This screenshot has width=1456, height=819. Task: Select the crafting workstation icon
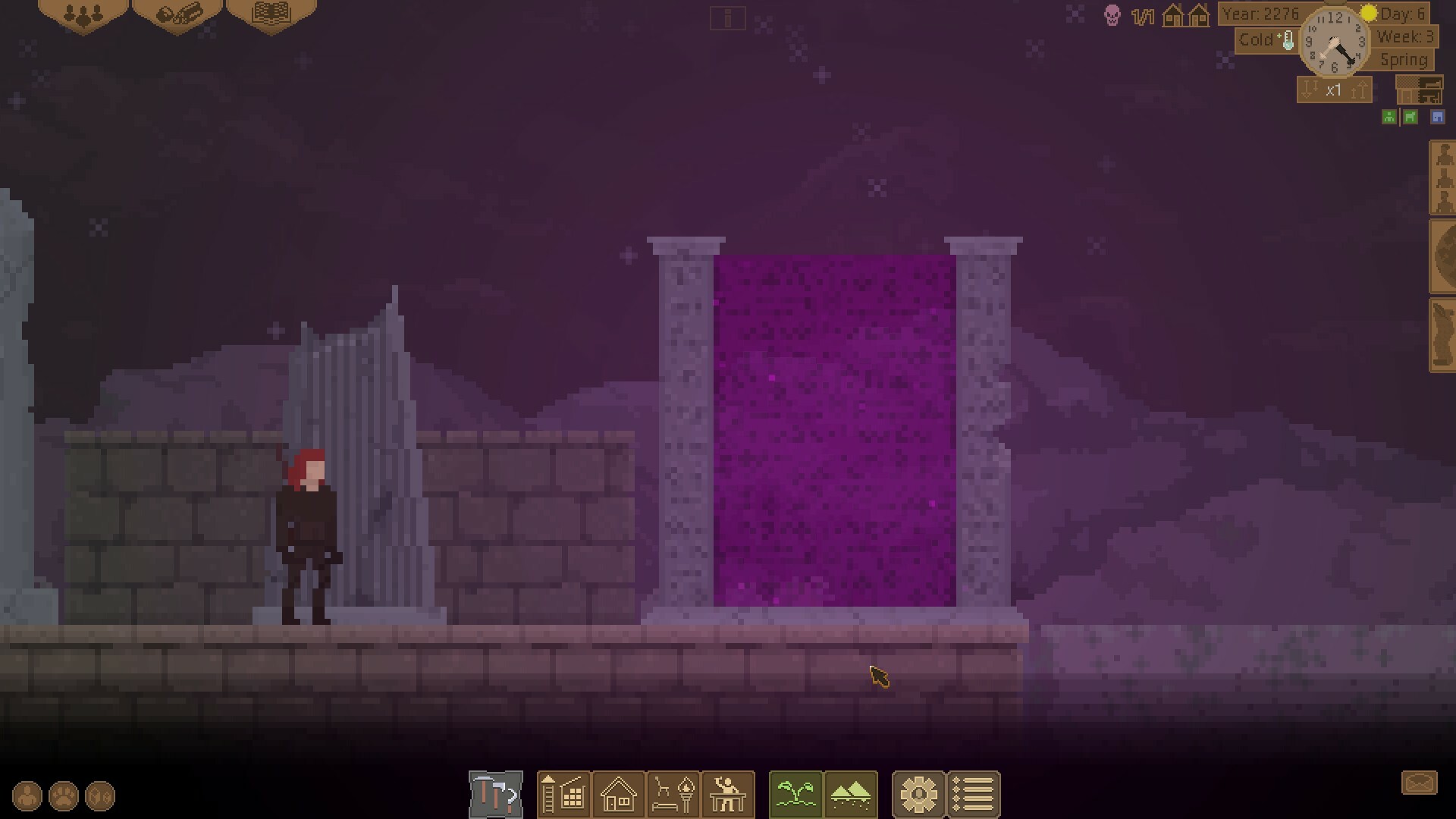click(x=729, y=795)
